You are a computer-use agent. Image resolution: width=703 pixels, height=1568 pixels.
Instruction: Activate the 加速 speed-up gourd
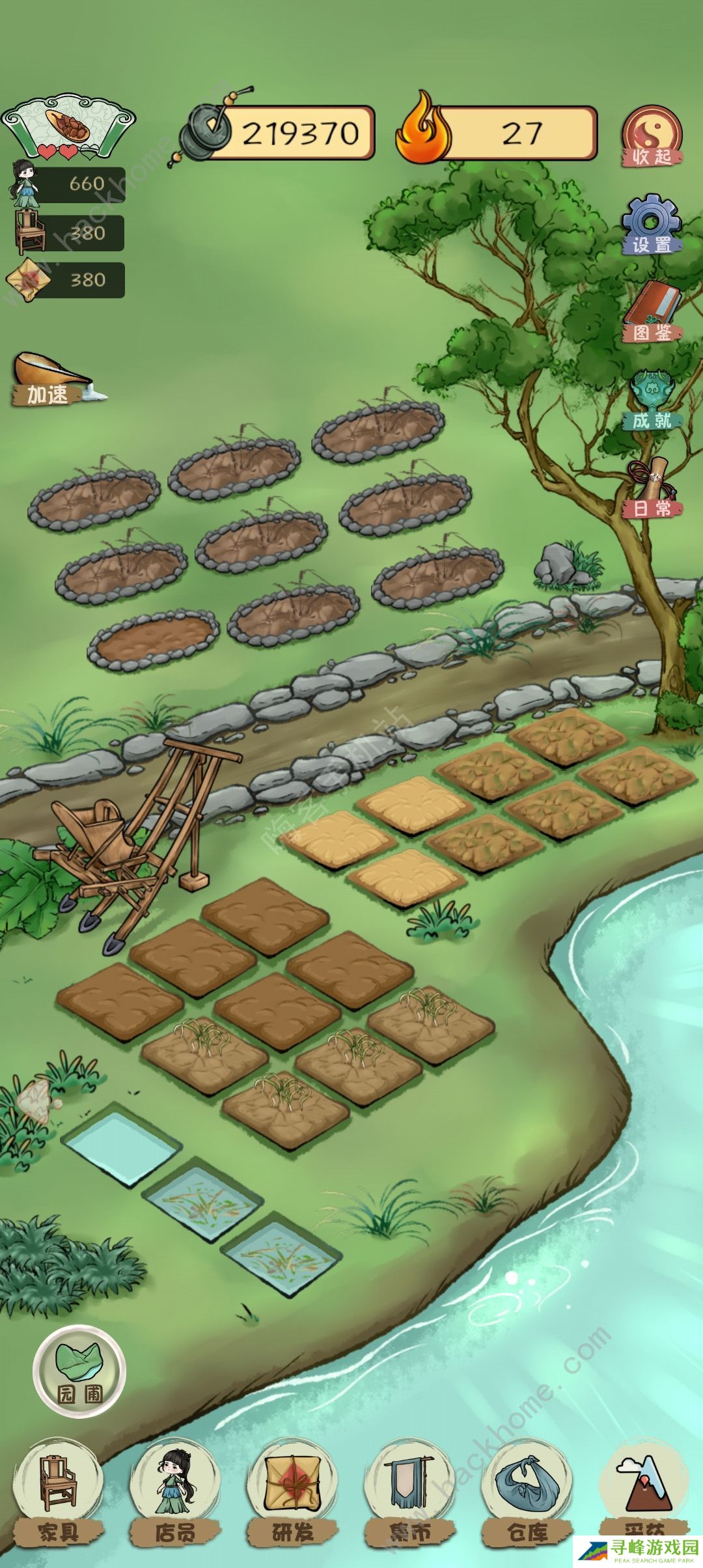click(51, 379)
